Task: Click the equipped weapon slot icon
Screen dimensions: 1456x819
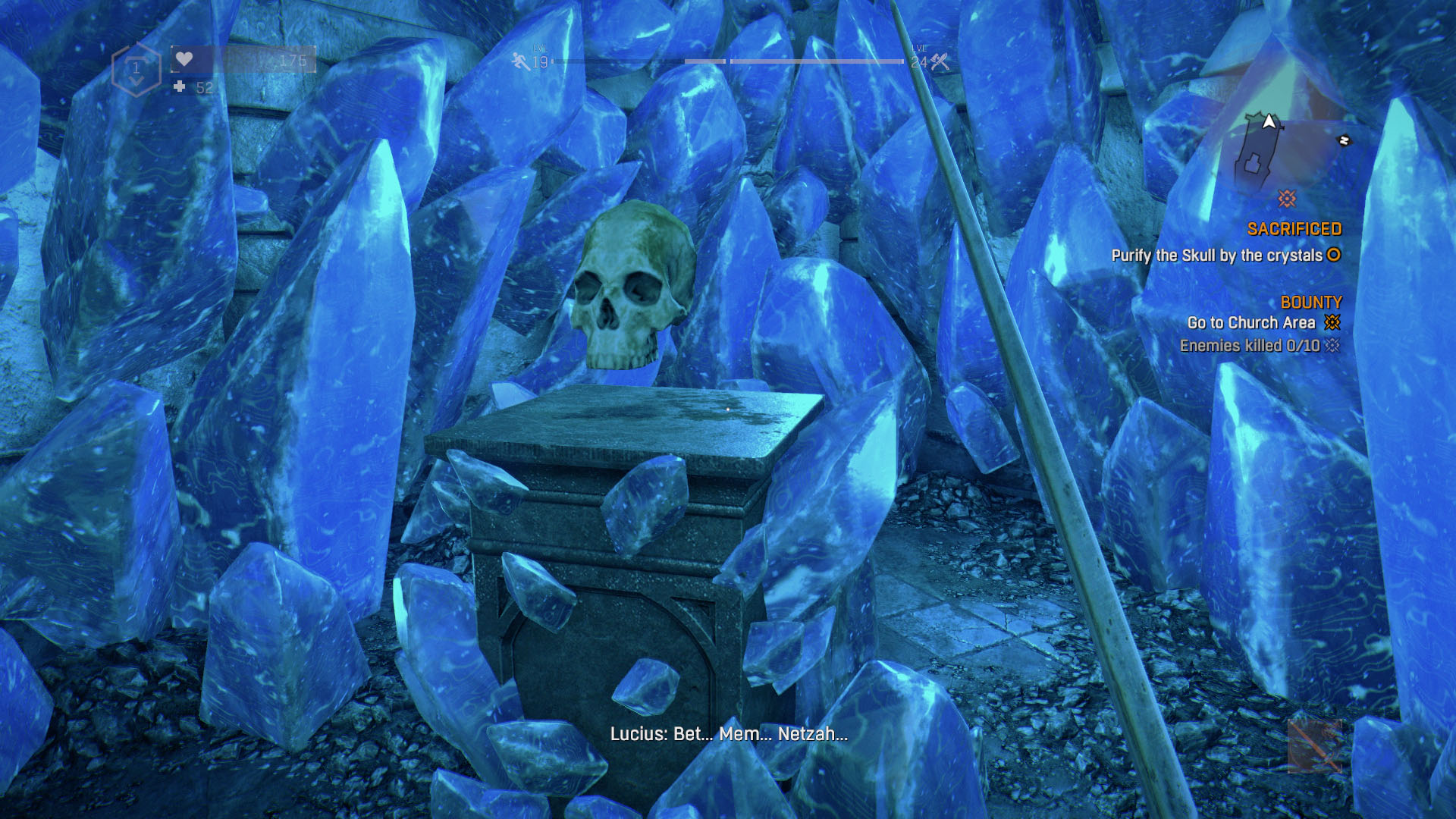Action: tap(1314, 745)
